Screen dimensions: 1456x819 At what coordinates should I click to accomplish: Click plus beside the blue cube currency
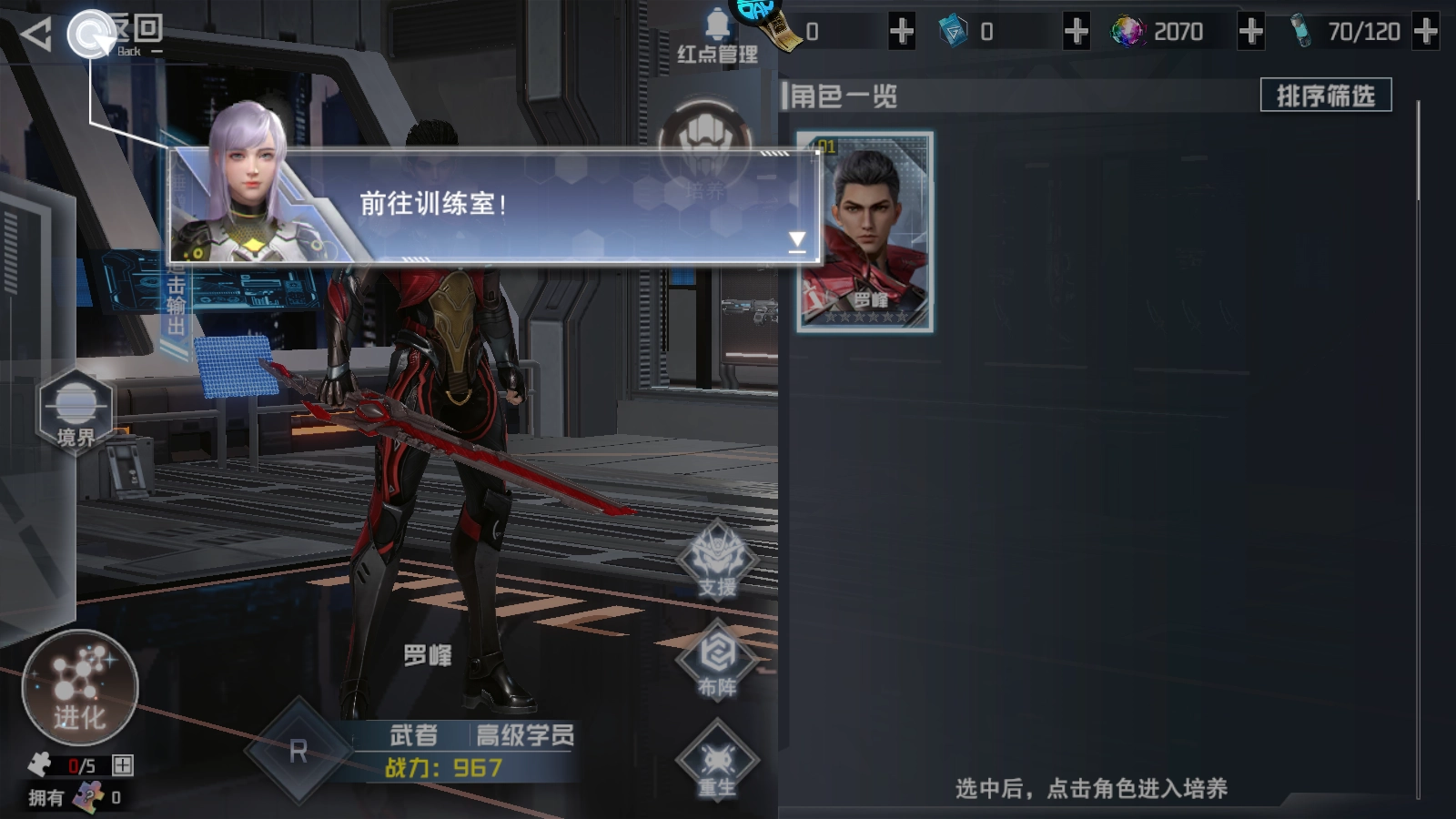tap(1077, 32)
